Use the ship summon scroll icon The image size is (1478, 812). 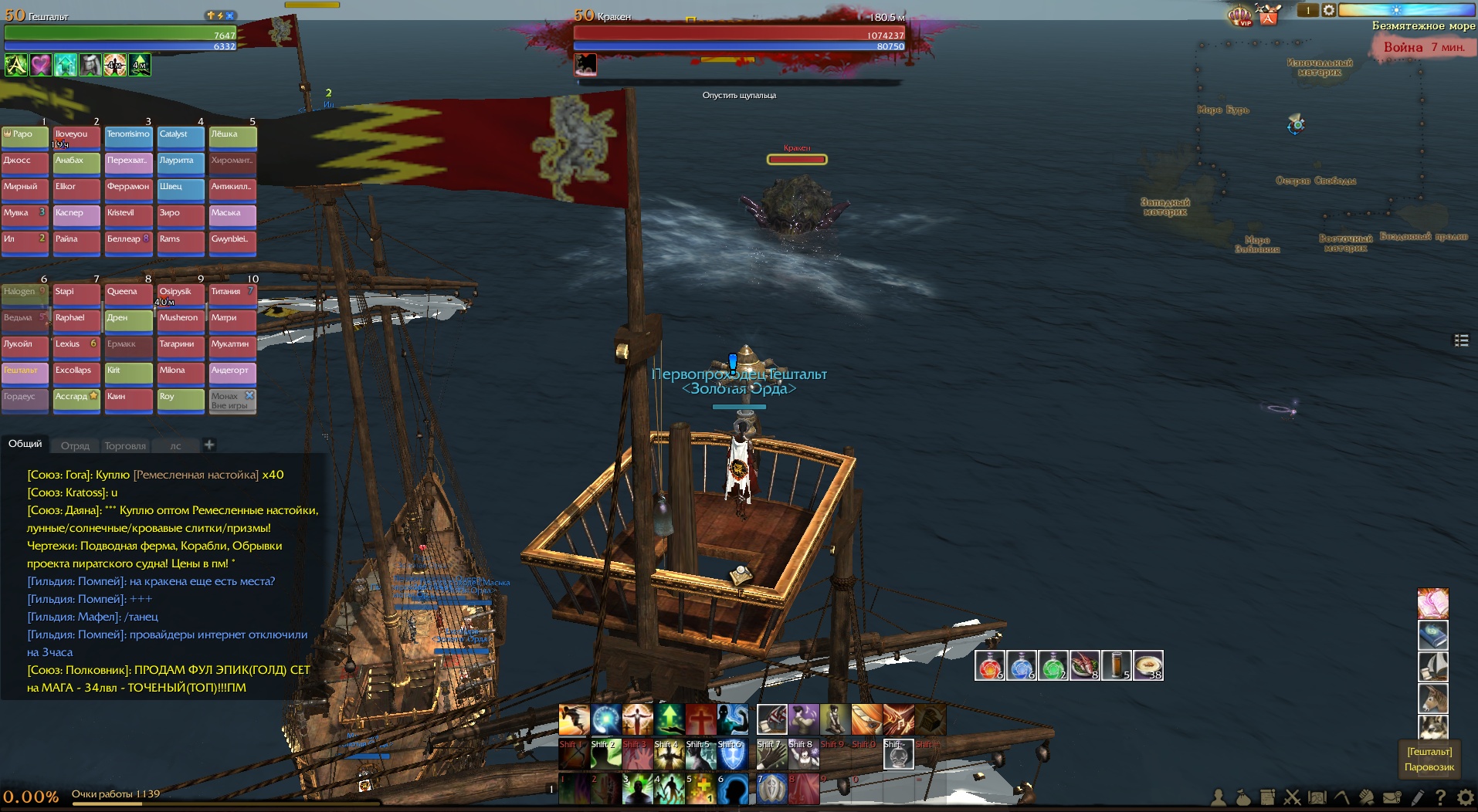tap(1432, 666)
